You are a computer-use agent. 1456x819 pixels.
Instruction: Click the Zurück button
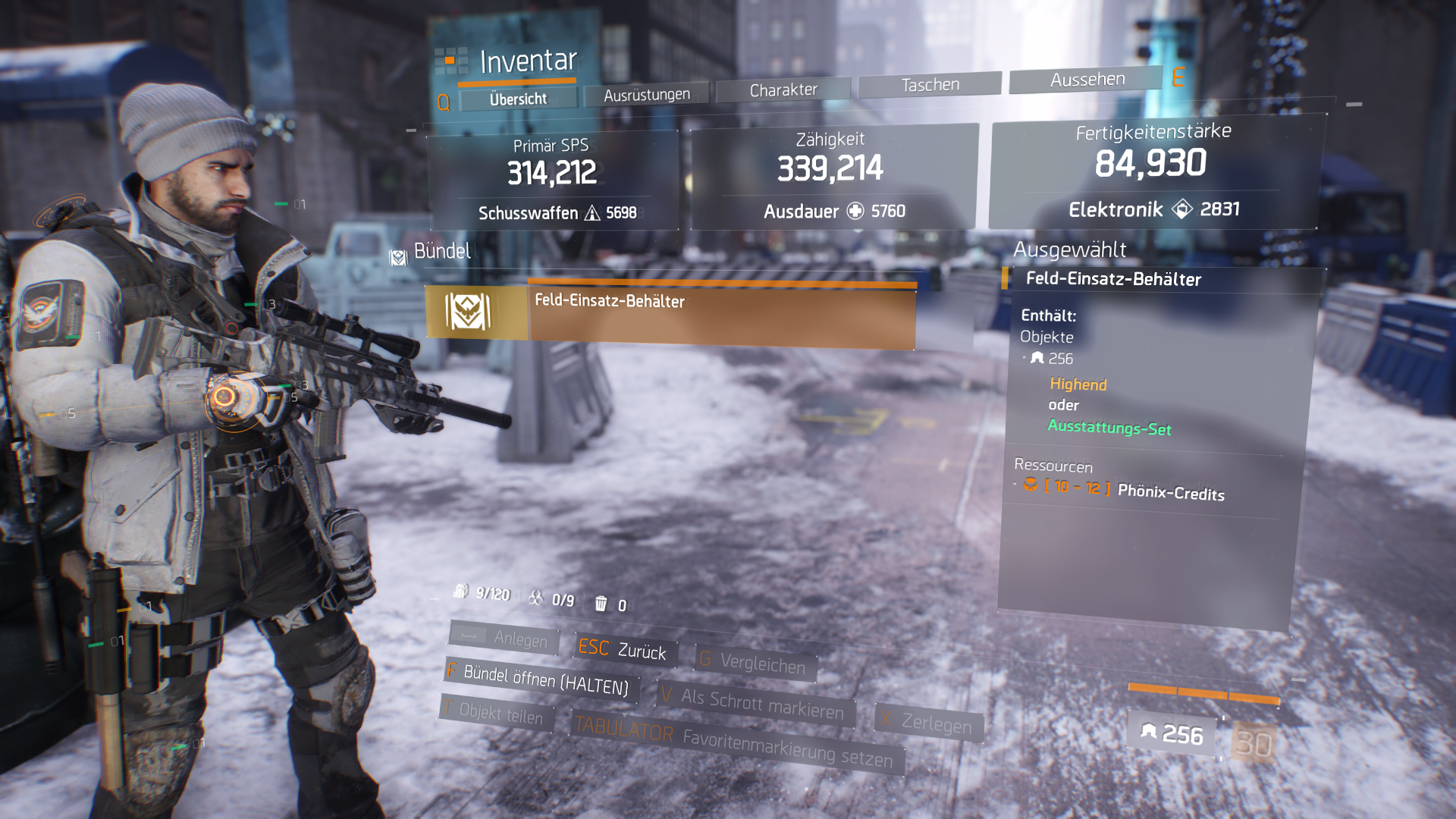coord(624,649)
